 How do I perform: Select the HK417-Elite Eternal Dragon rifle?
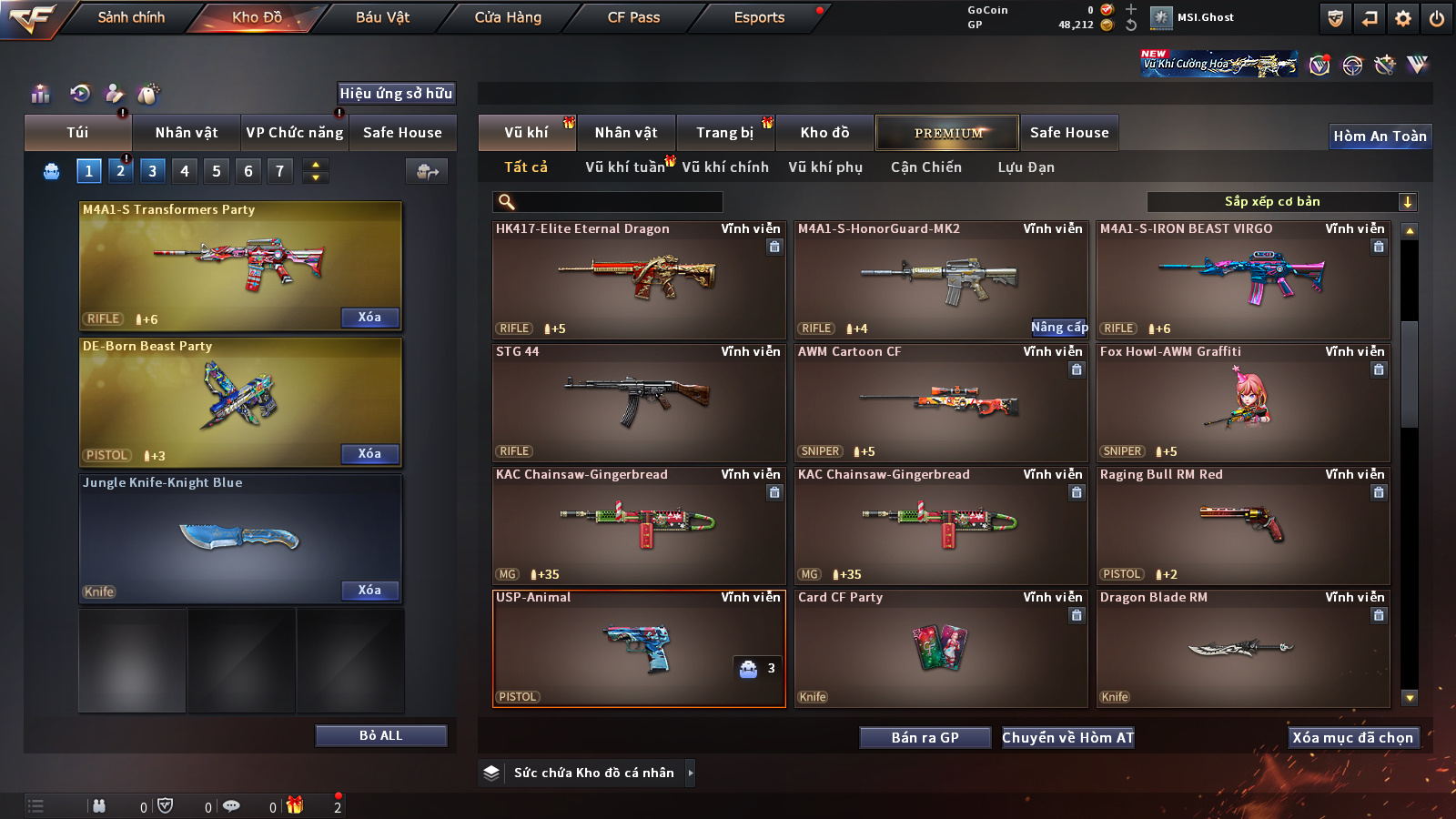(x=639, y=280)
